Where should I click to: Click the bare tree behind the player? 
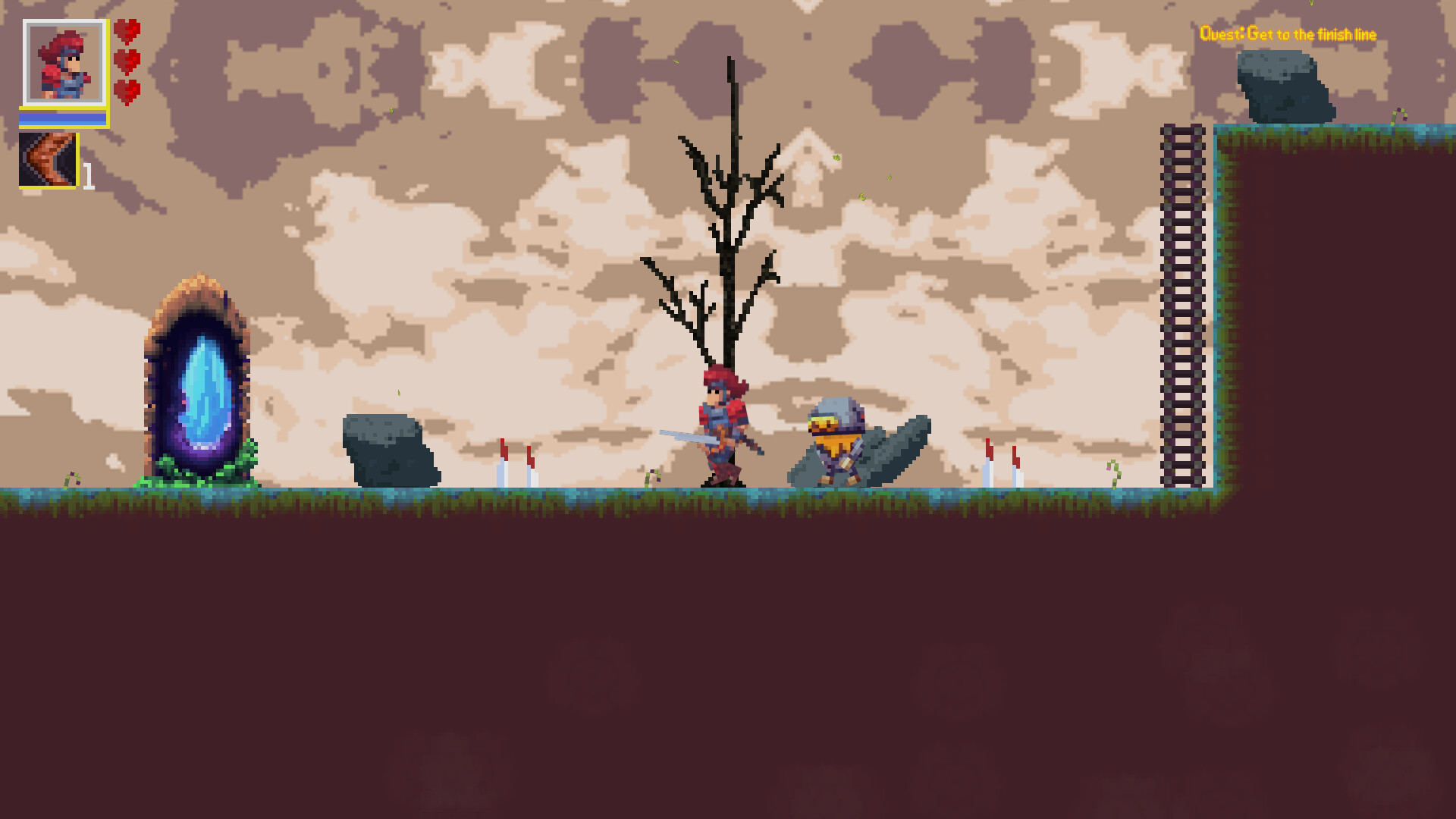(726, 227)
